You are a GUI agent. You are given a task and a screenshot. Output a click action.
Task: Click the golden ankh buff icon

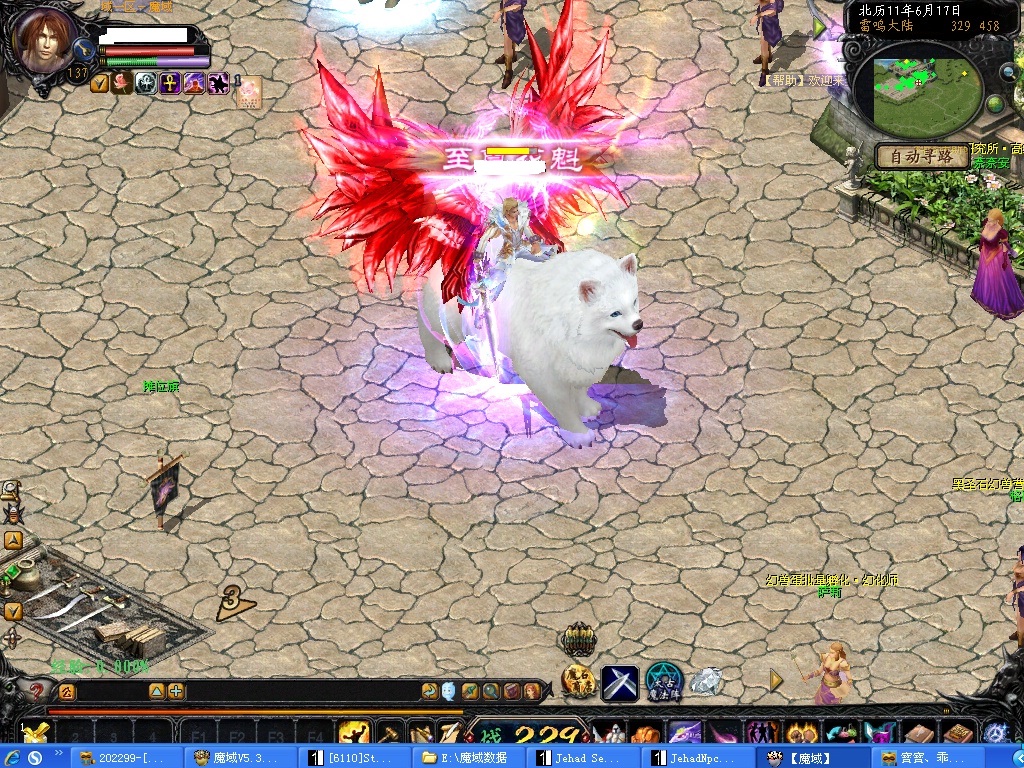click(170, 83)
